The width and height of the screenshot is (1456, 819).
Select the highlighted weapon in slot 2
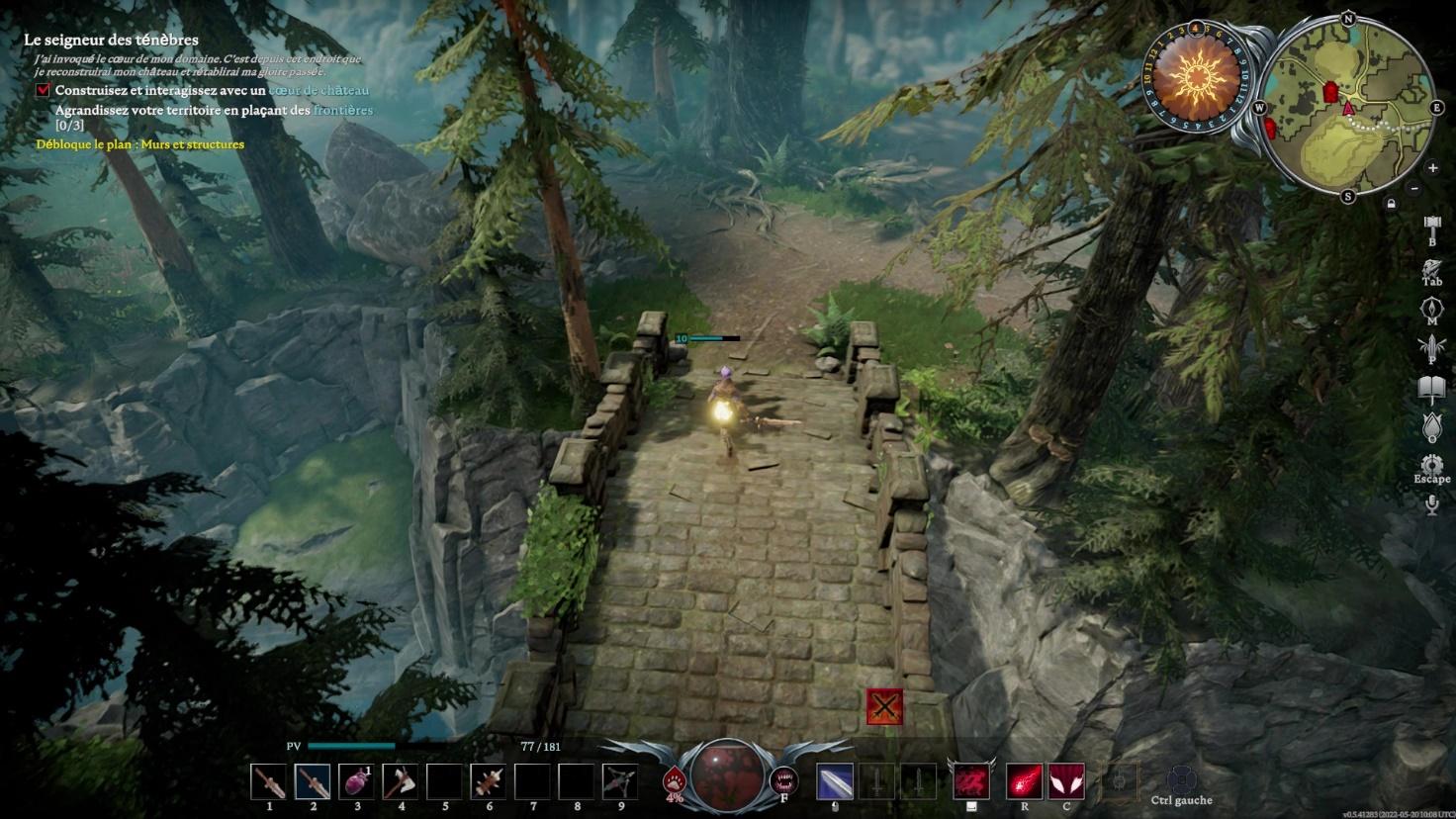click(x=313, y=781)
